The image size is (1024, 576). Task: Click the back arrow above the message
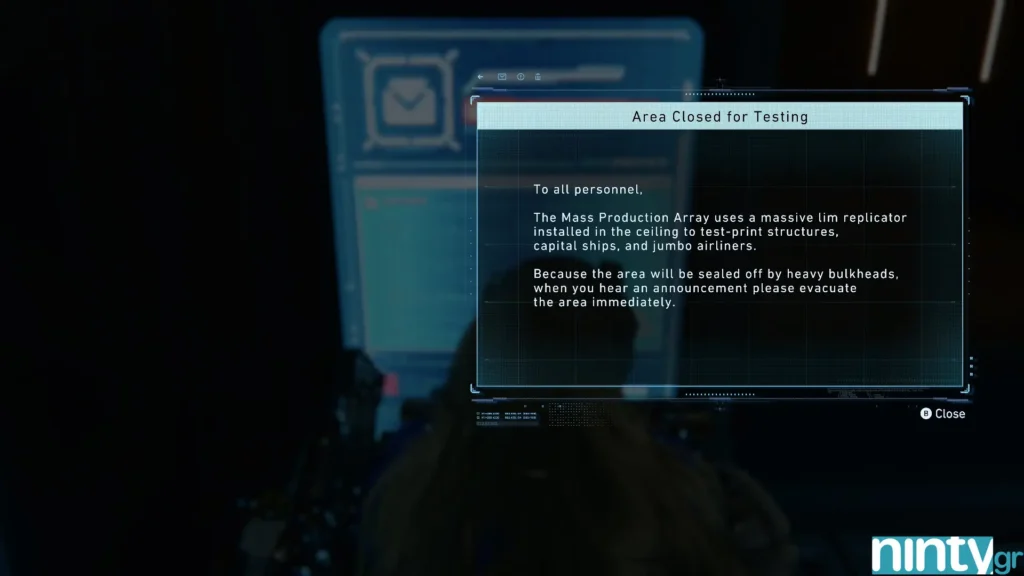coord(482,77)
